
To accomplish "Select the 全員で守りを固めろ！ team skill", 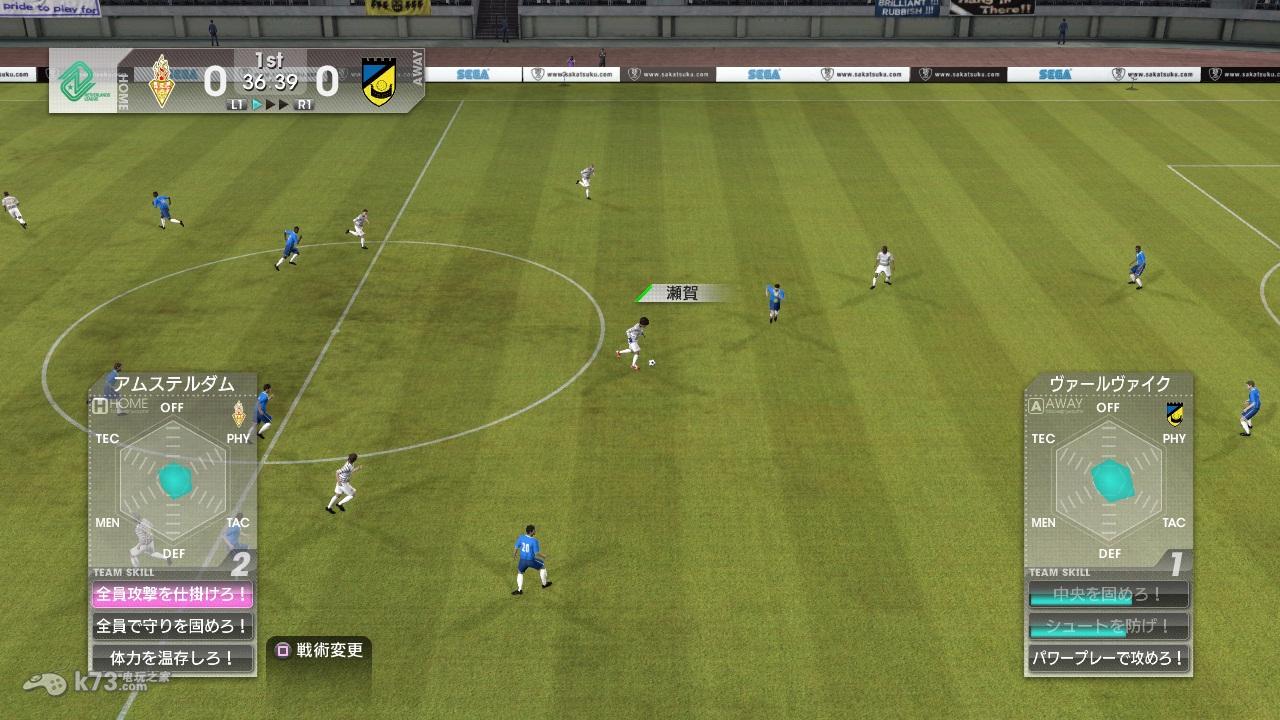I will tap(172, 627).
